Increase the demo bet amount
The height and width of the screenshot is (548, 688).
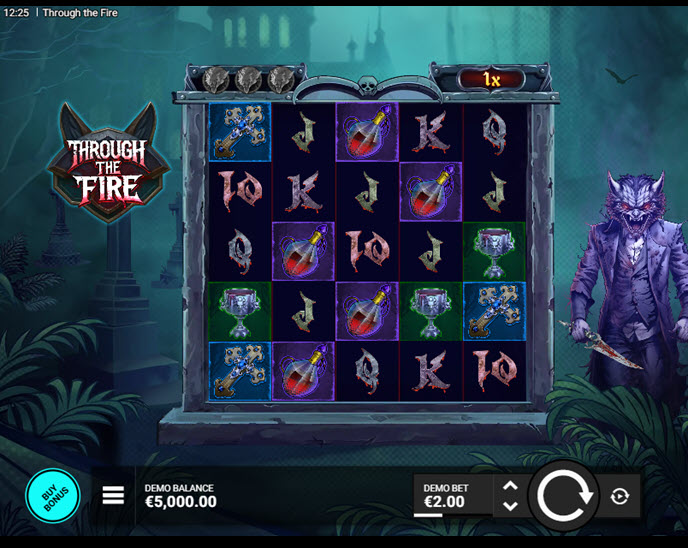click(510, 486)
